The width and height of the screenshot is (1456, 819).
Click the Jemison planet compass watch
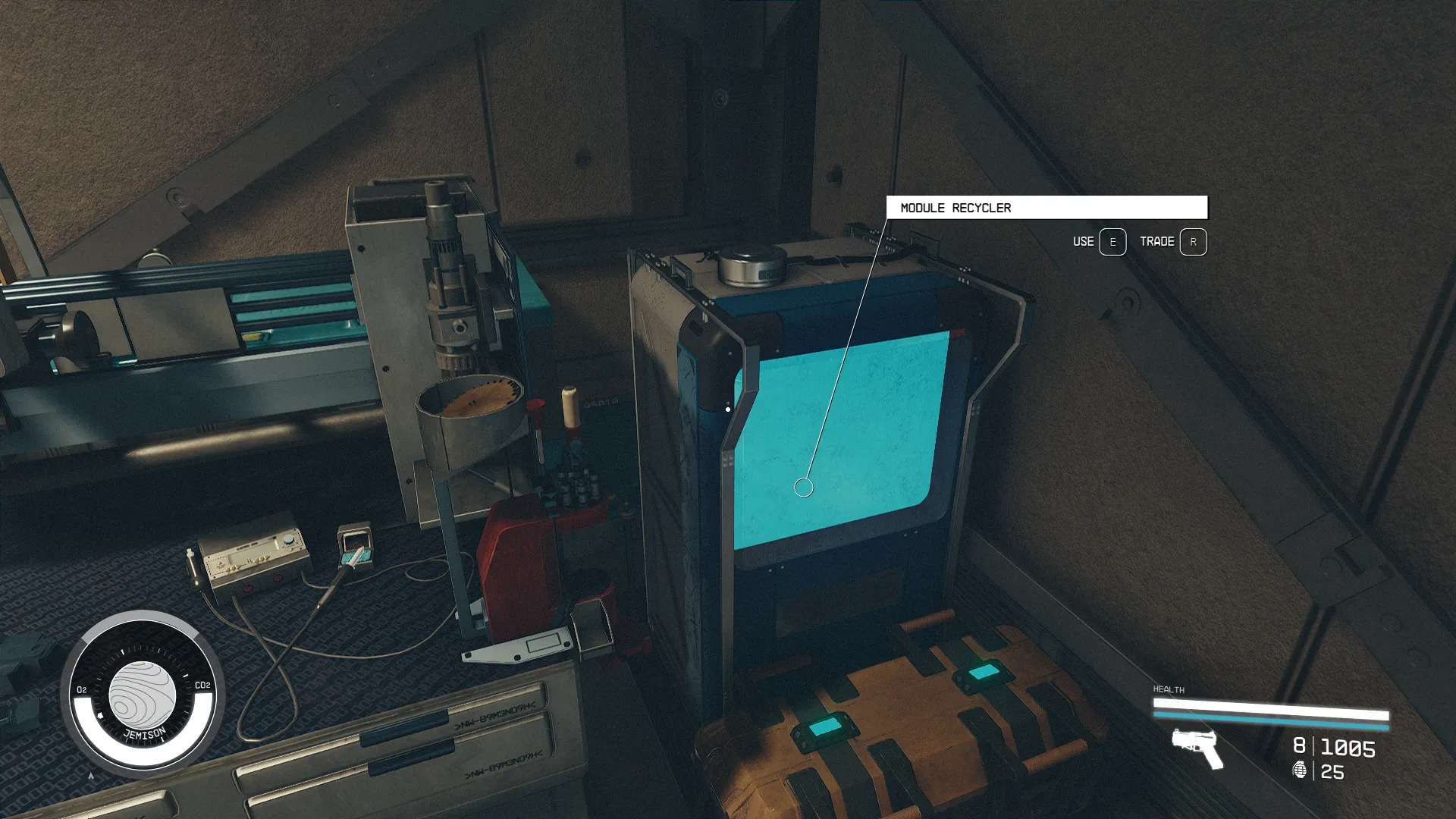click(143, 694)
